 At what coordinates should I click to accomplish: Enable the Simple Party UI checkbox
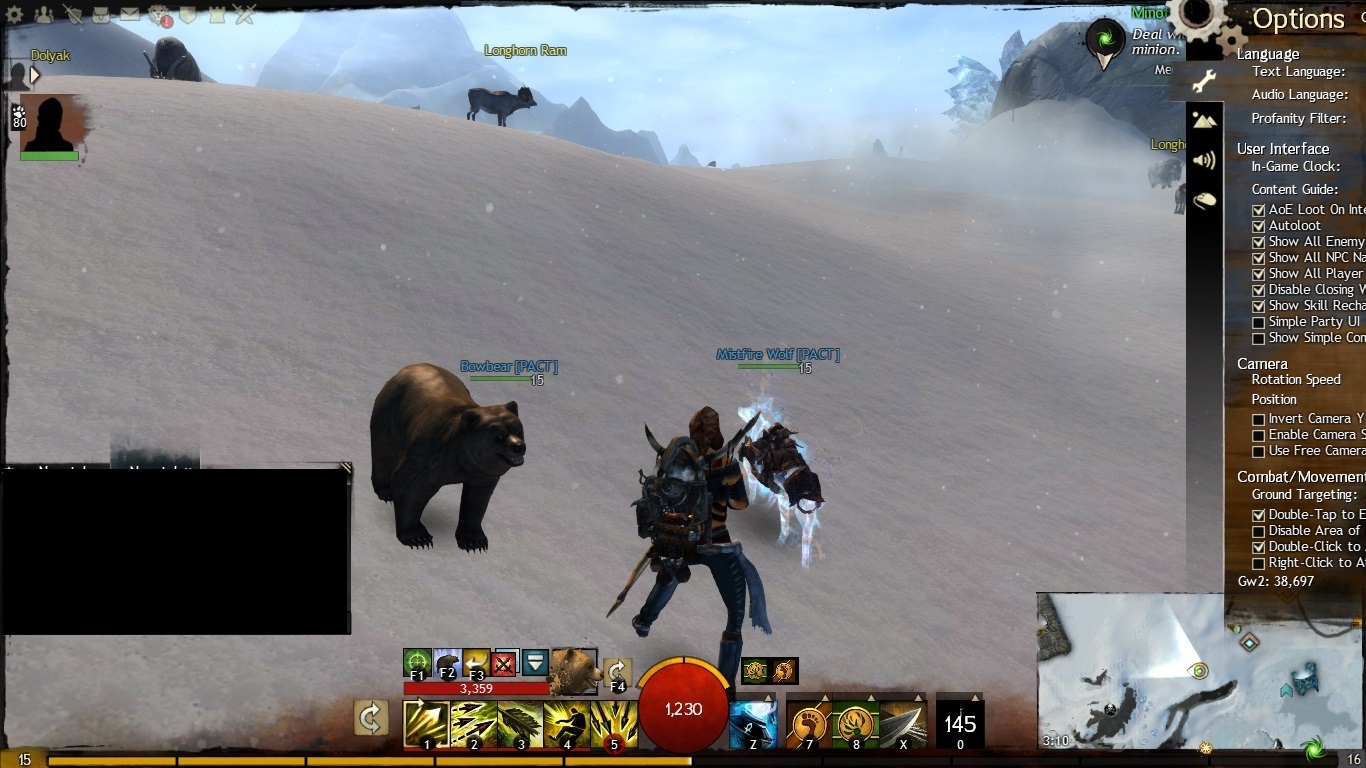[1259, 322]
